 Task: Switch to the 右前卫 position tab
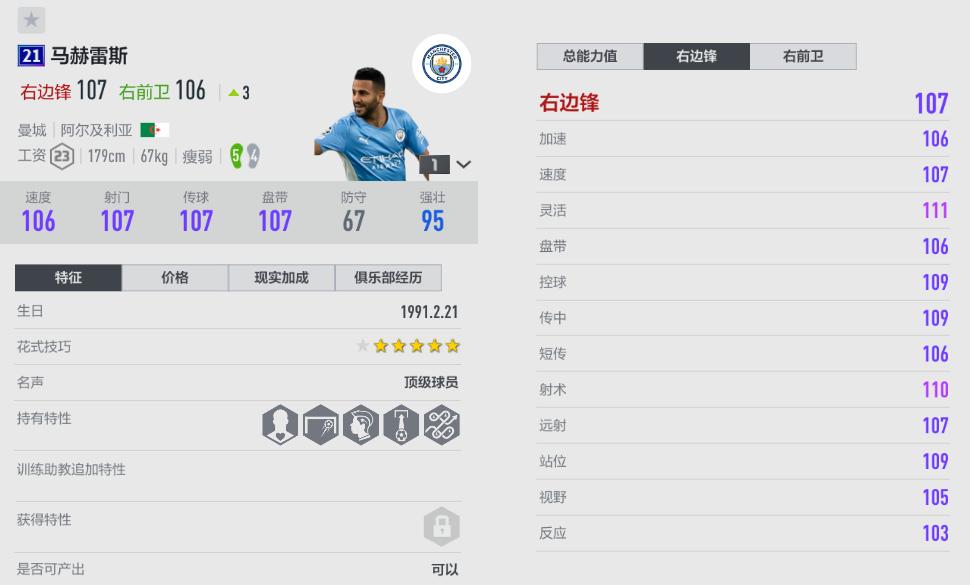click(803, 57)
